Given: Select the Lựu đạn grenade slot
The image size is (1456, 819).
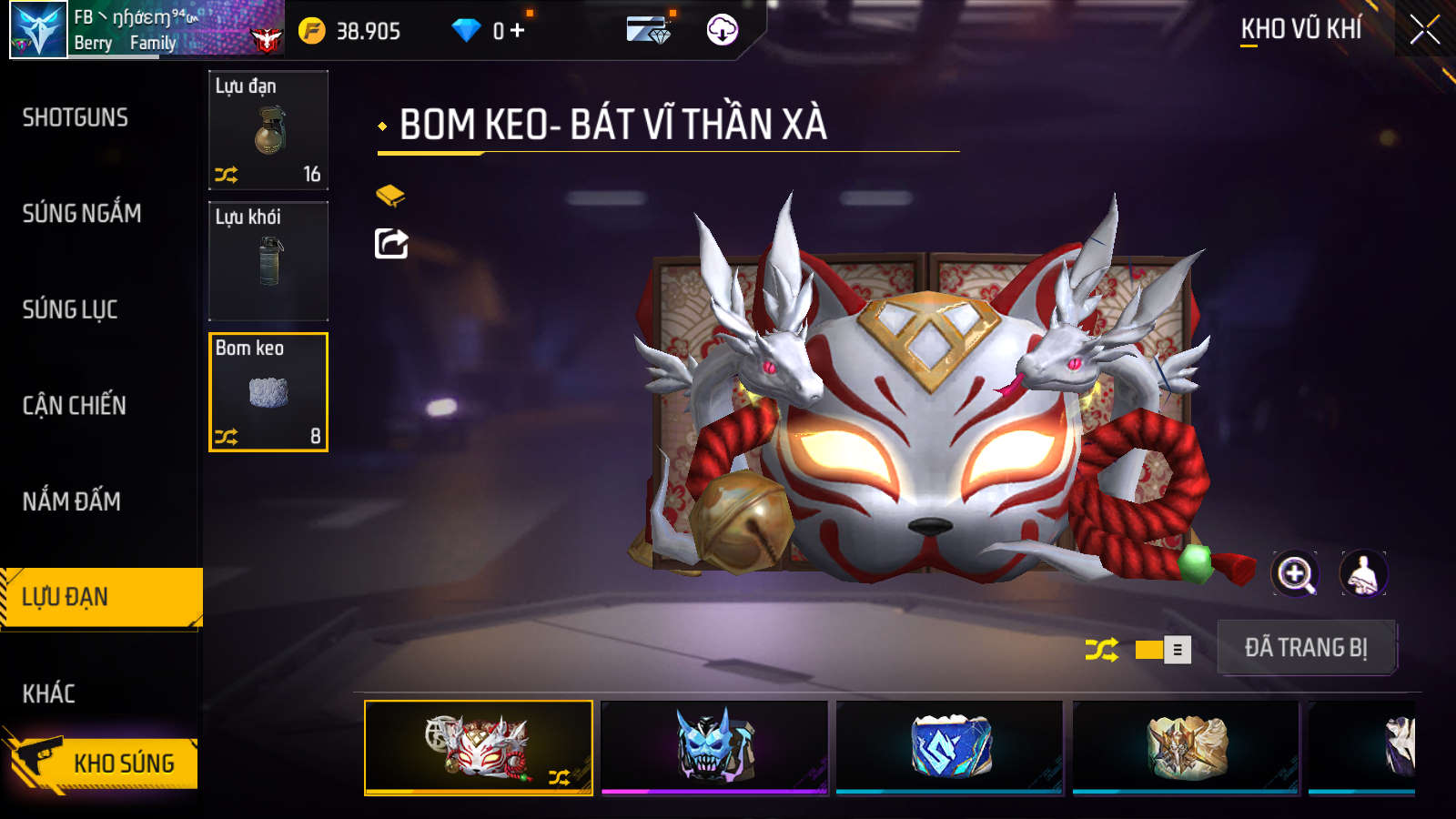Looking at the screenshot, I should (x=268, y=130).
